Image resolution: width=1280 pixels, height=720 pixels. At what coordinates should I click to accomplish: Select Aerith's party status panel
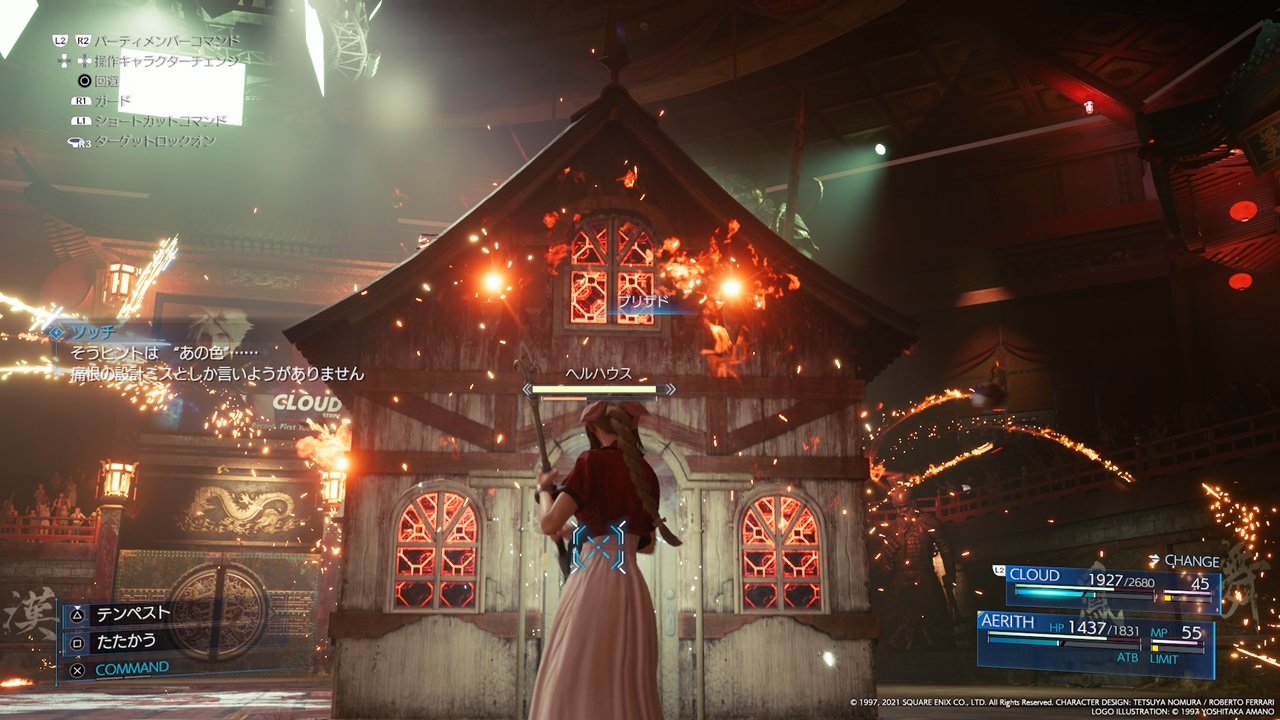(x=1097, y=642)
